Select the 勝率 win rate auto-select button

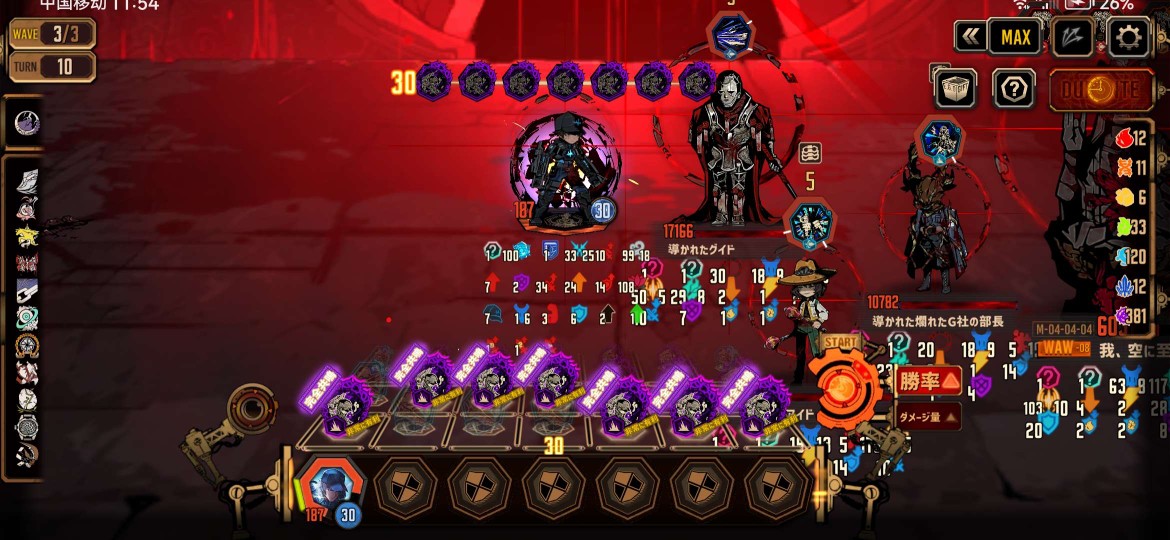coord(929,381)
